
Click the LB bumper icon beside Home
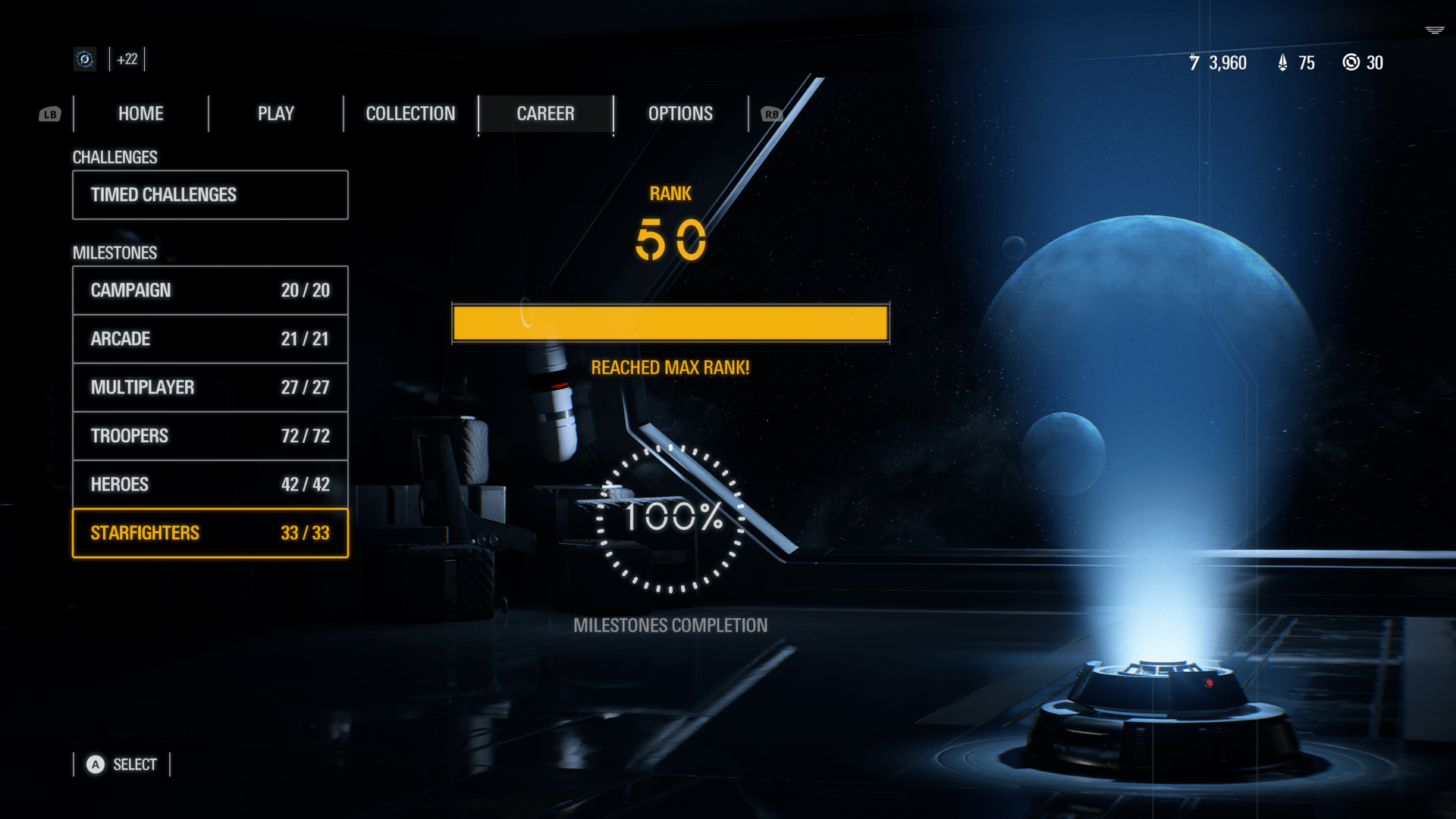[x=50, y=114]
